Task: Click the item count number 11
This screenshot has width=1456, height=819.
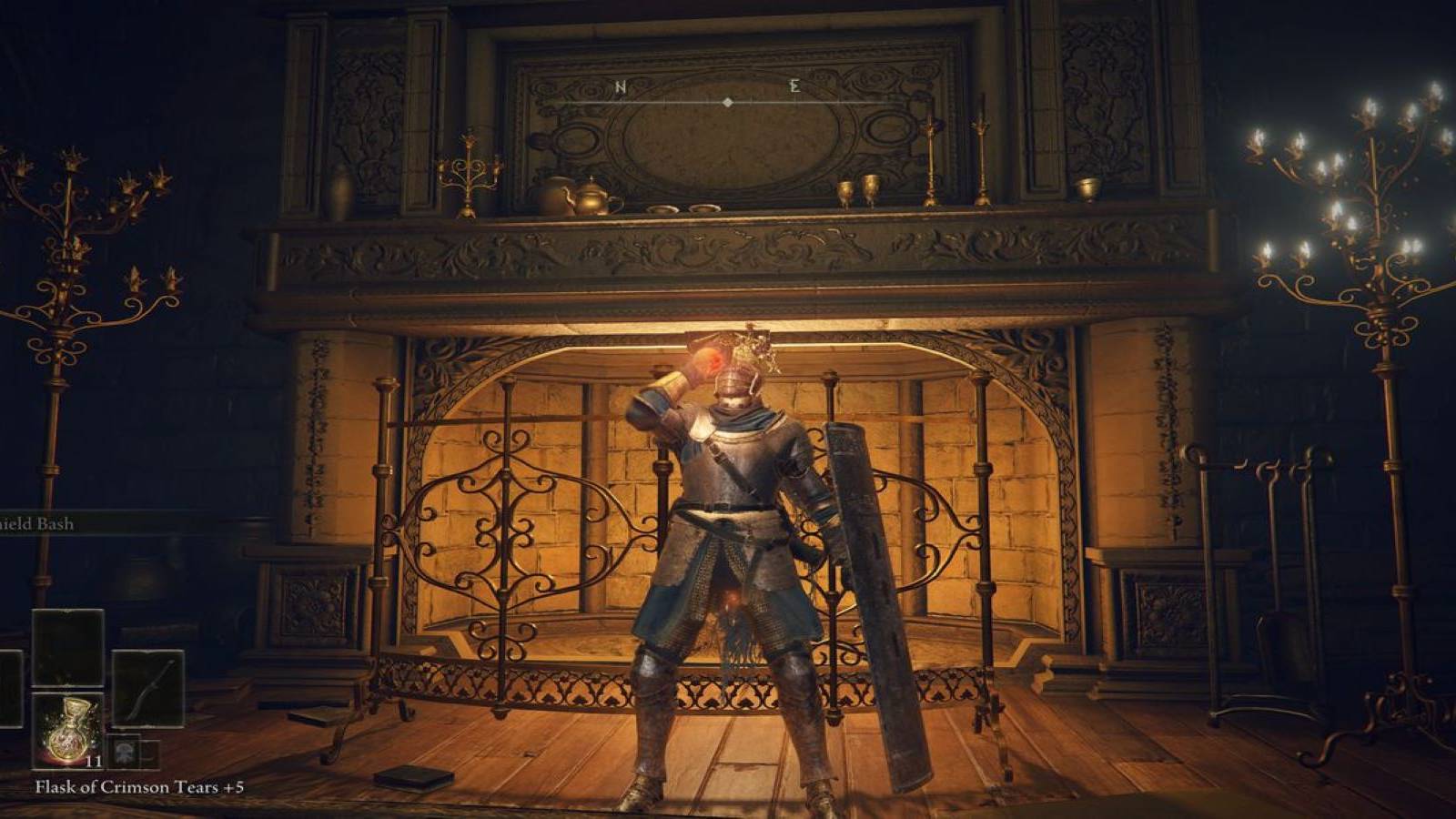Action: tap(93, 763)
